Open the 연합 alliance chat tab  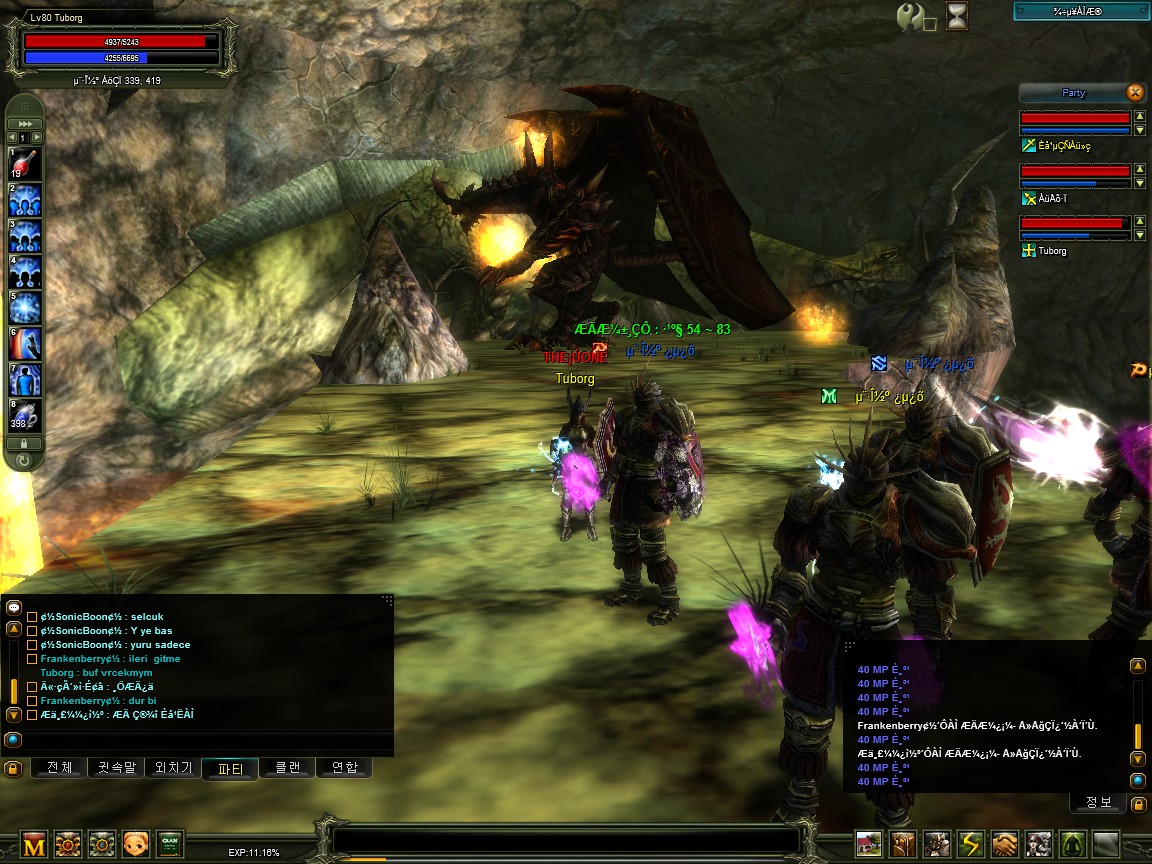[344, 768]
